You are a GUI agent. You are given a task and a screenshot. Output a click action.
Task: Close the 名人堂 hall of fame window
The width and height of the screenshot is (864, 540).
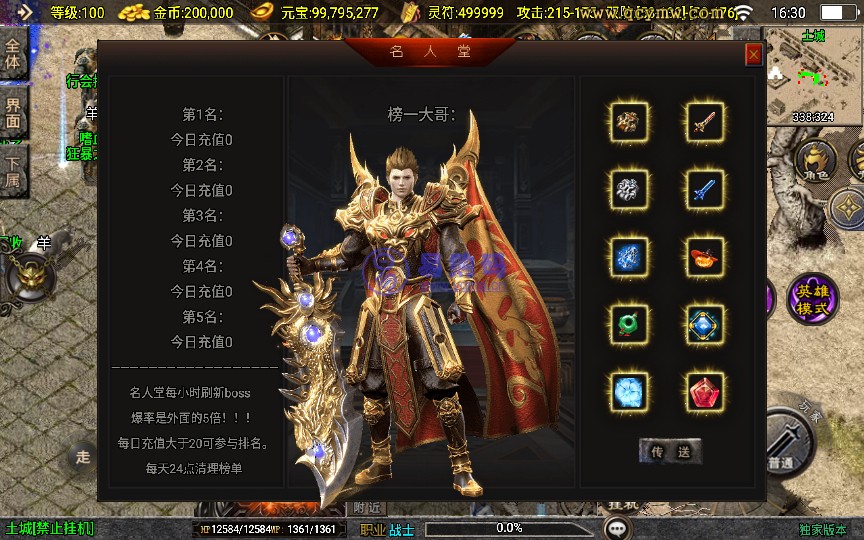coord(753,55)
